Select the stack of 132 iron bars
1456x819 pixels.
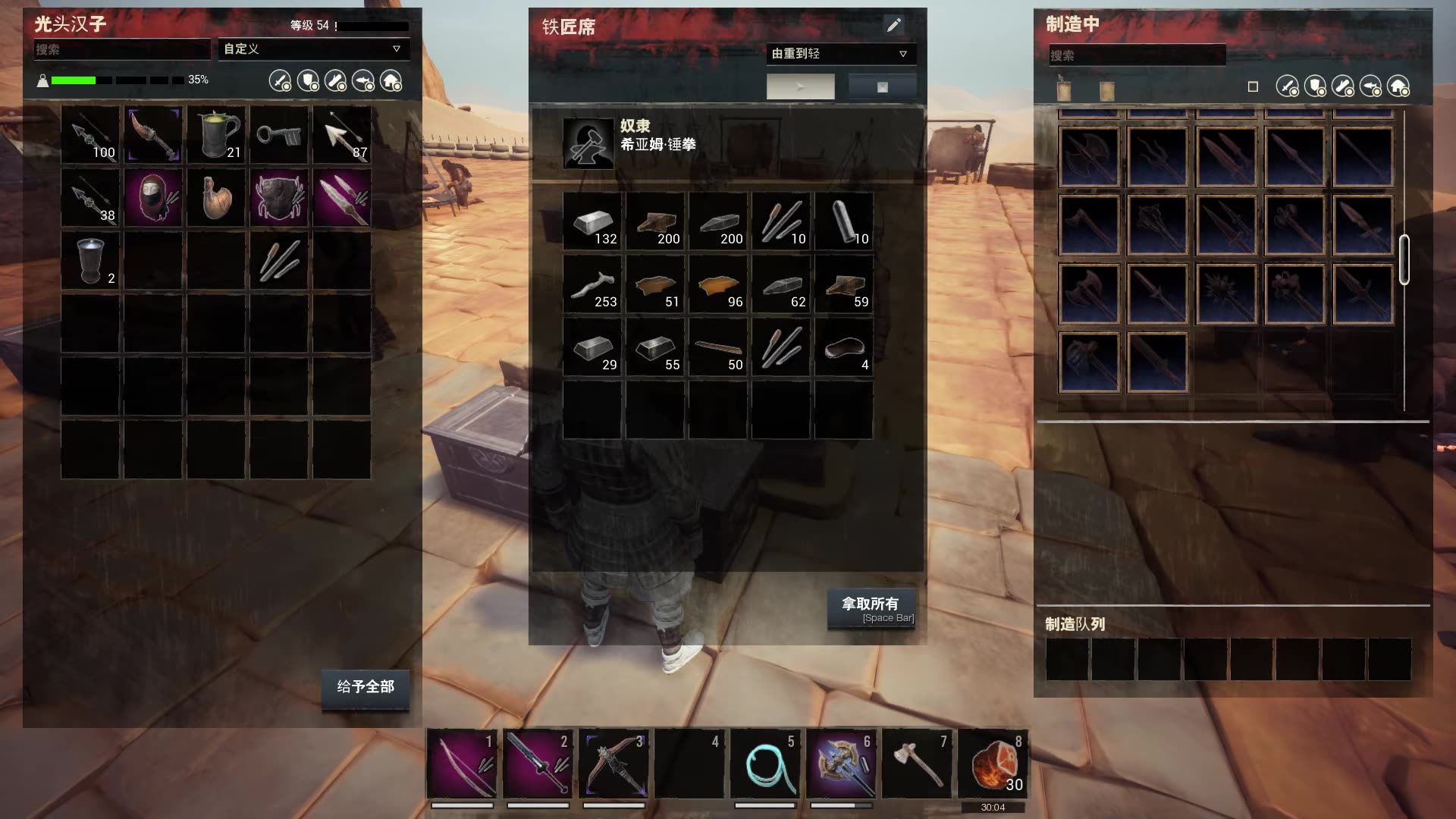point(593,221)
